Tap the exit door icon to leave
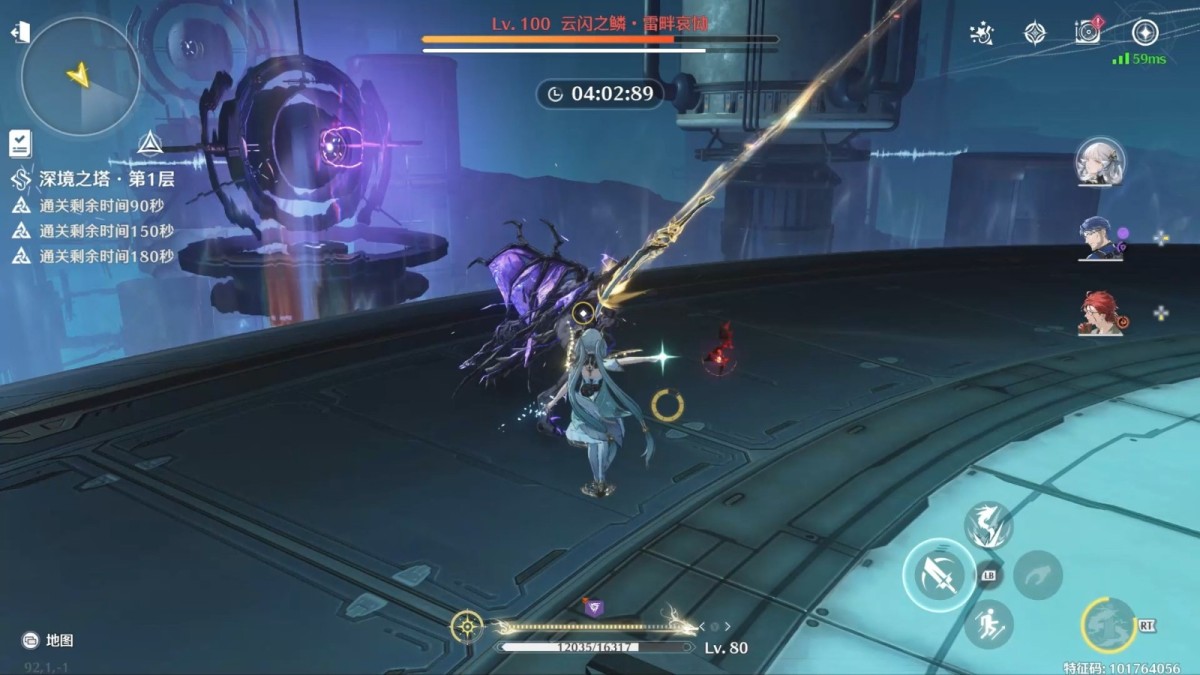 [19, 34]
